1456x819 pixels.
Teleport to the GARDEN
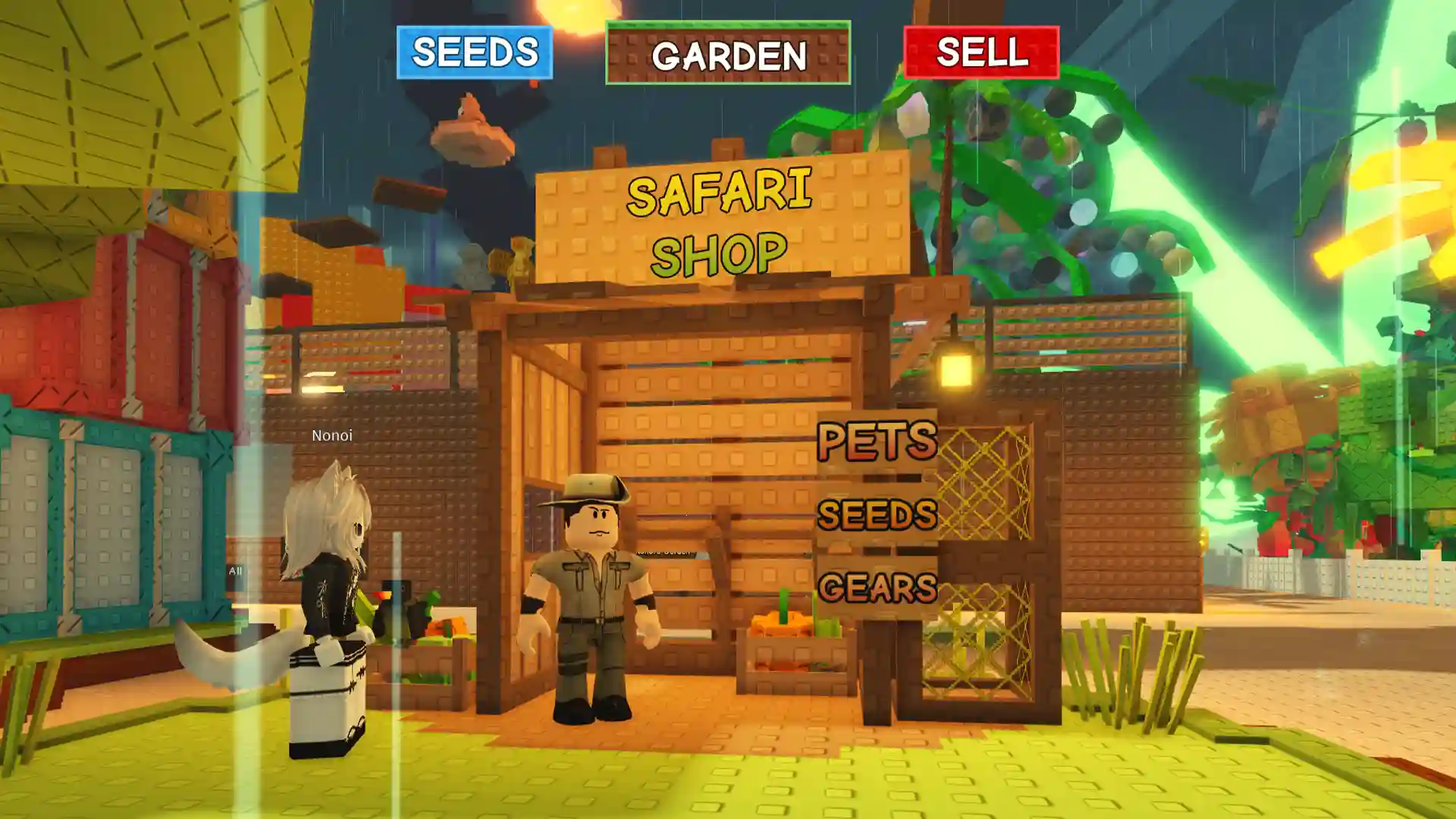tap(727, 53)
